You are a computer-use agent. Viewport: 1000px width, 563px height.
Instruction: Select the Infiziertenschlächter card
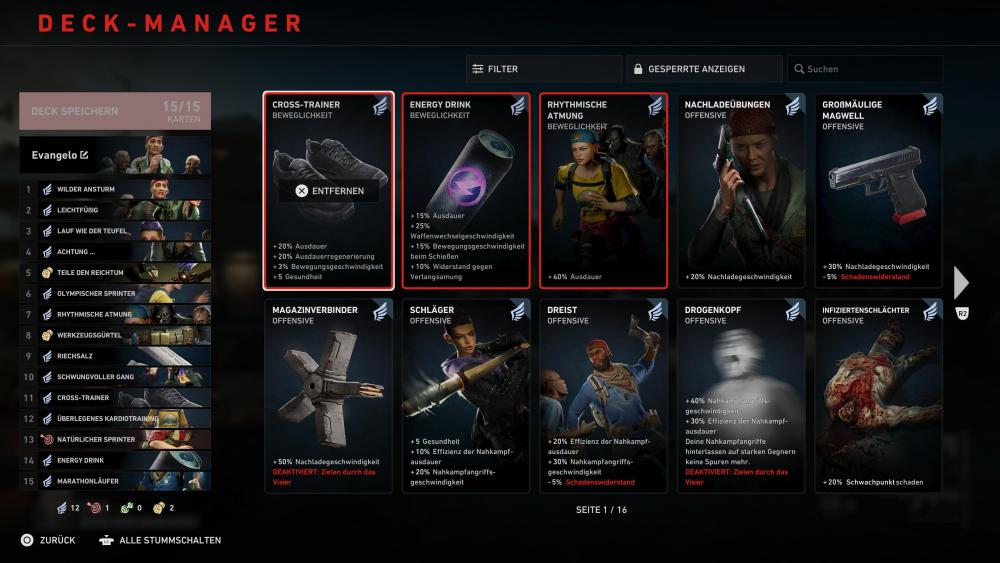[878, 395]
